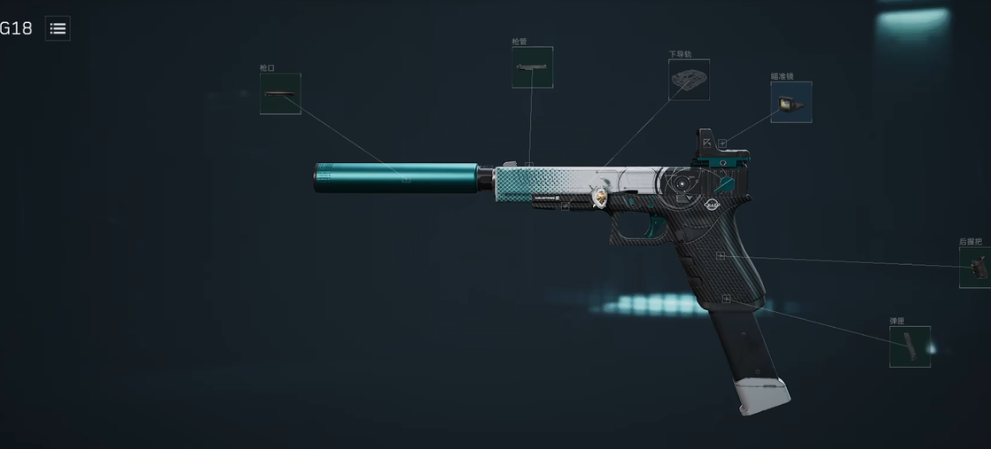Open the list menu beside G18
991x449 pixels.
pyautogui.click(x=58, y=29)
